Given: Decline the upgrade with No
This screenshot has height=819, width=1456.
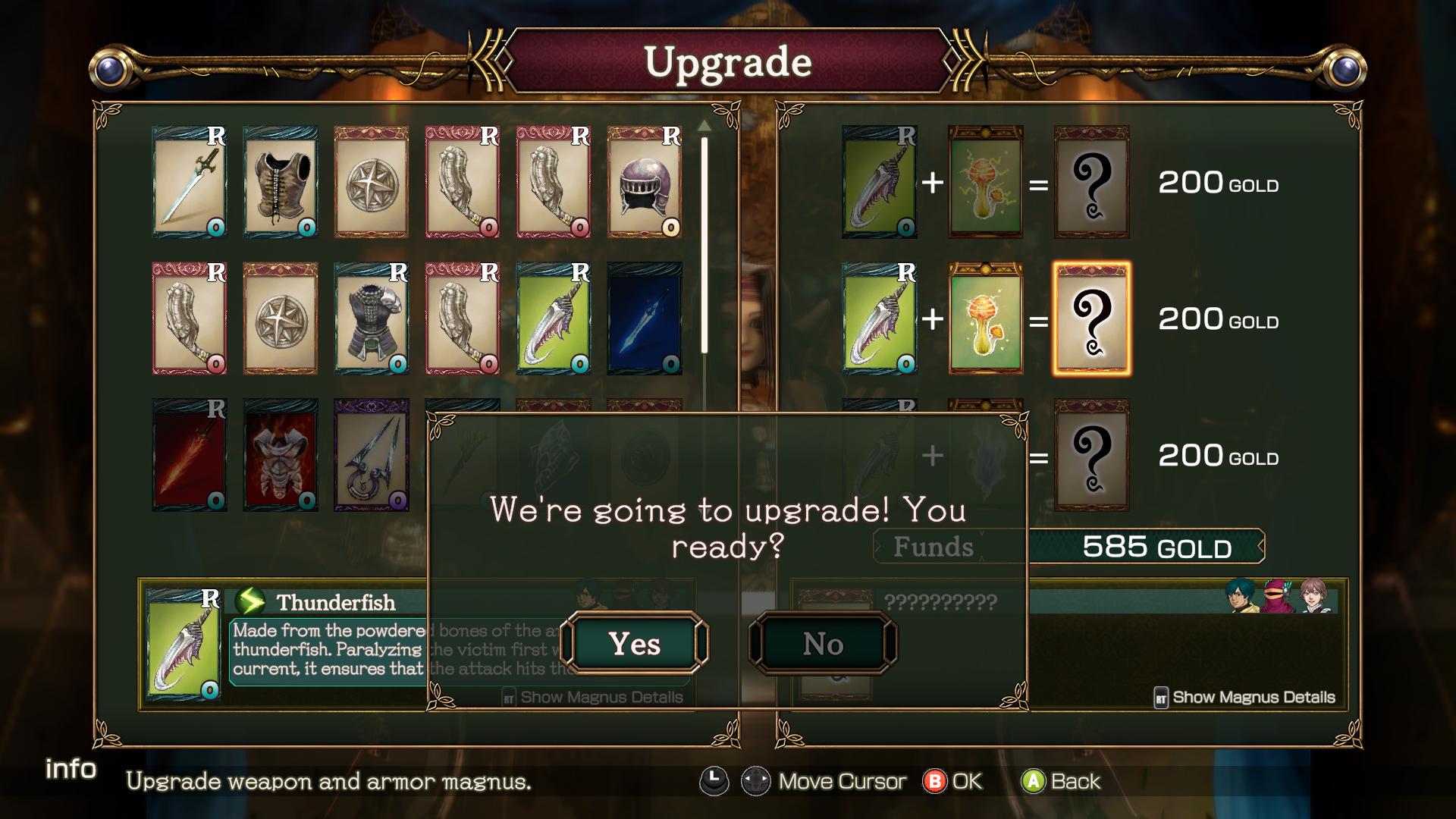Looking at the screenshot, I should [823, 644].
